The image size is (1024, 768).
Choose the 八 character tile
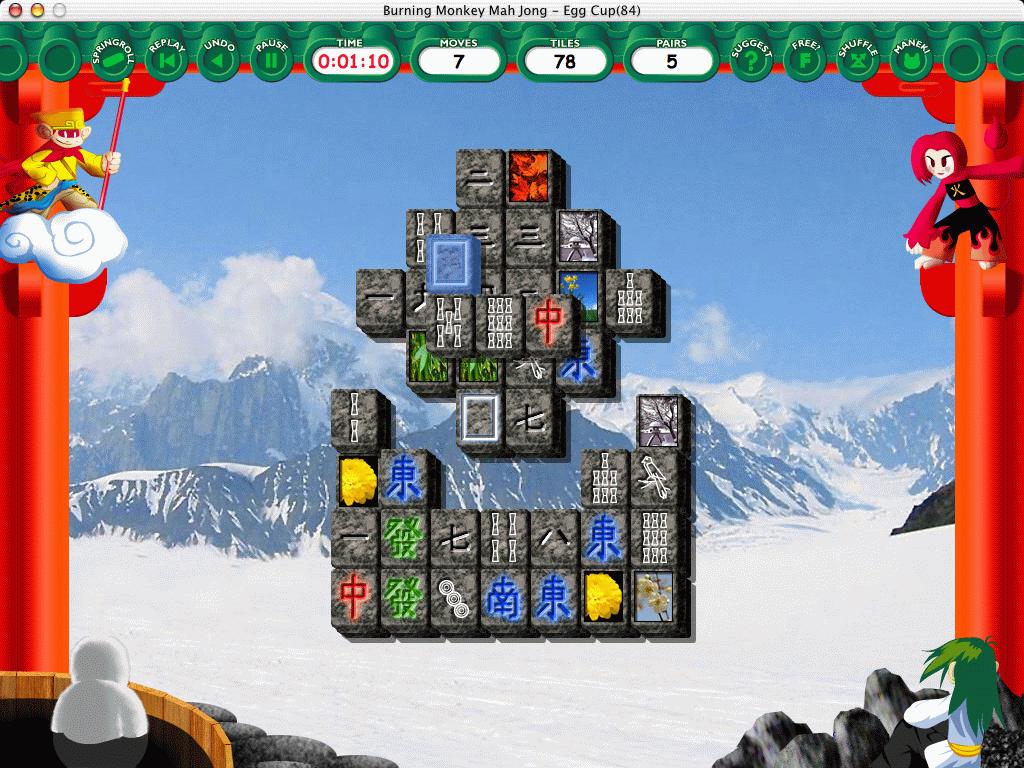point(554,538)
